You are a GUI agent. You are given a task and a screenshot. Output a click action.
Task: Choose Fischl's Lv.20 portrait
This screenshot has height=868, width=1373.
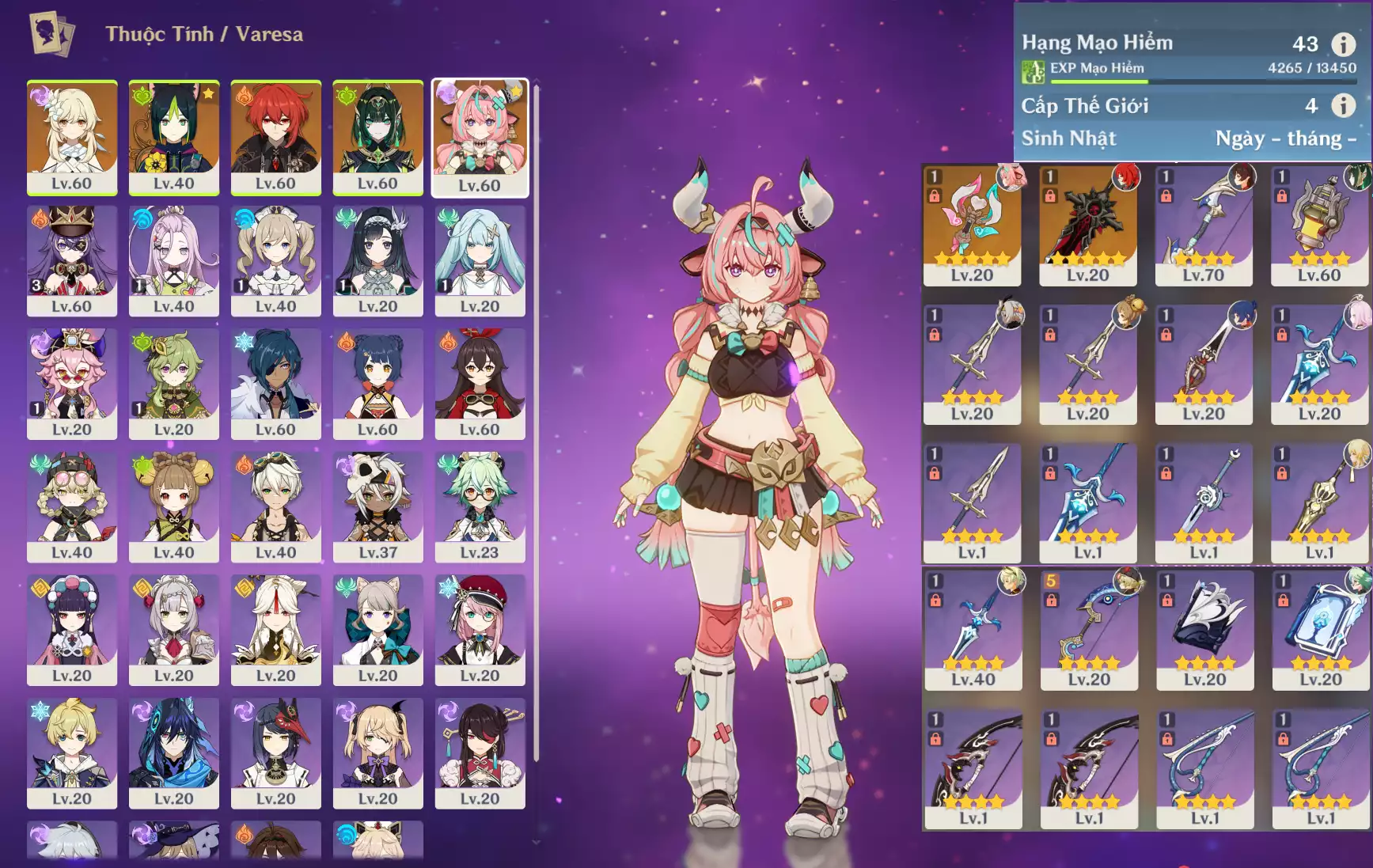[x=377, y=752]
